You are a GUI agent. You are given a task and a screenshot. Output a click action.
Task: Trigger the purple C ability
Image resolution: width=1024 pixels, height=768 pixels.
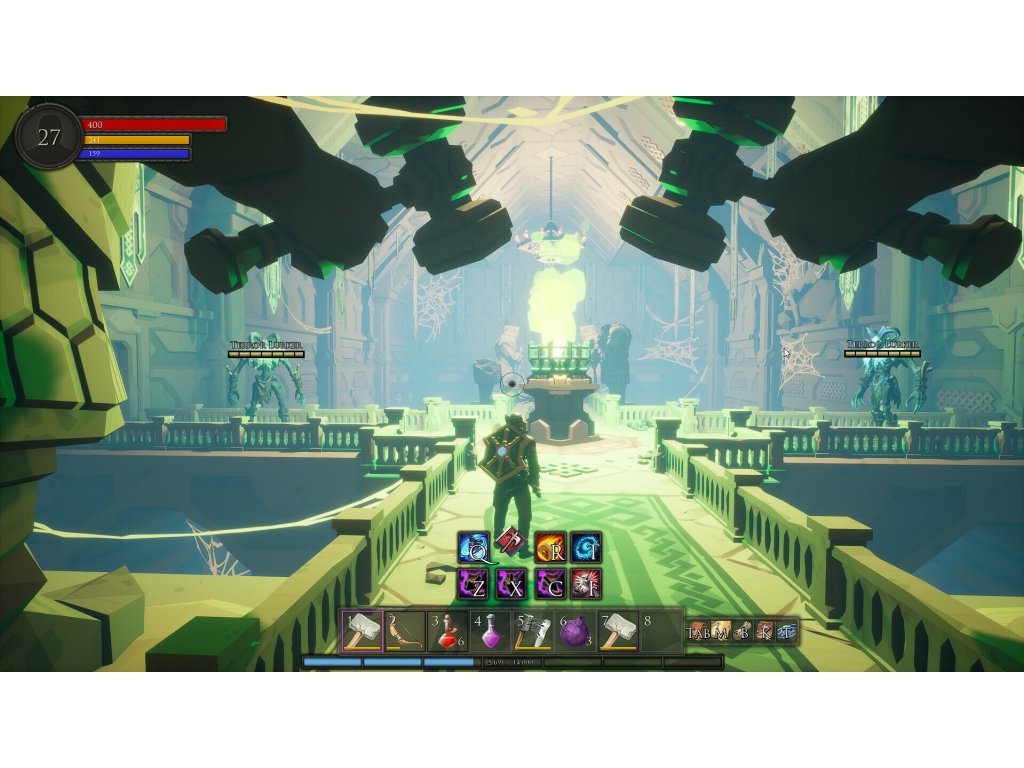(x=550, y=584)
